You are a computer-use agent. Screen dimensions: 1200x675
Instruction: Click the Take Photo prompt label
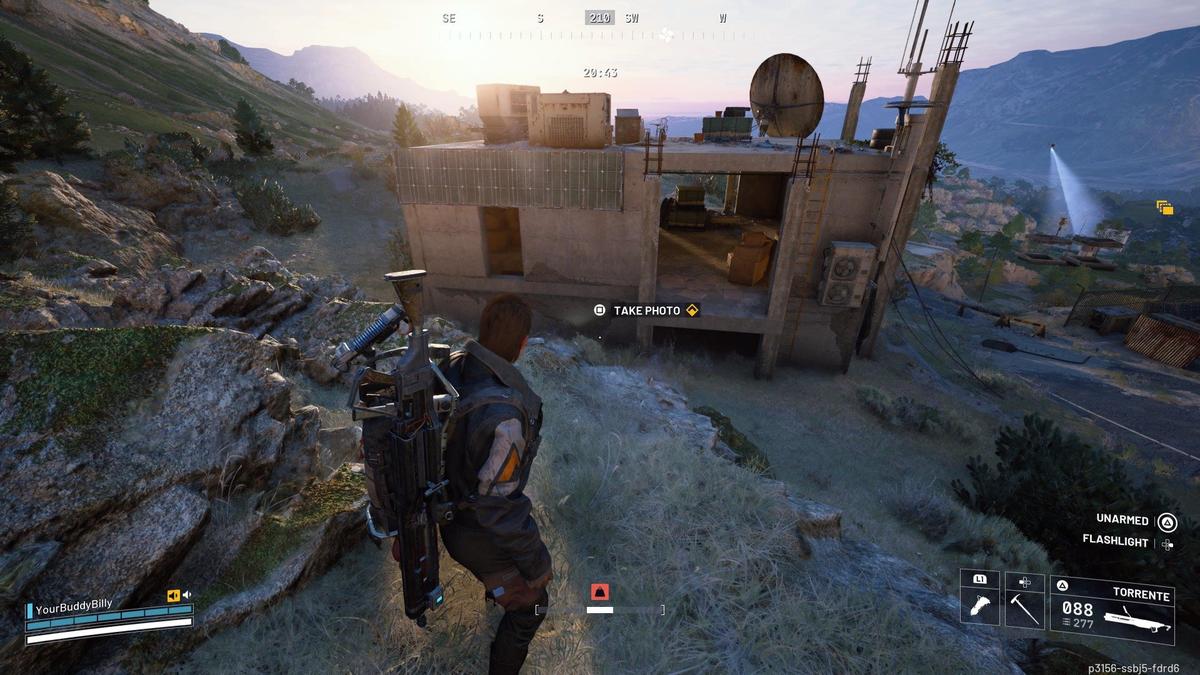646,311
